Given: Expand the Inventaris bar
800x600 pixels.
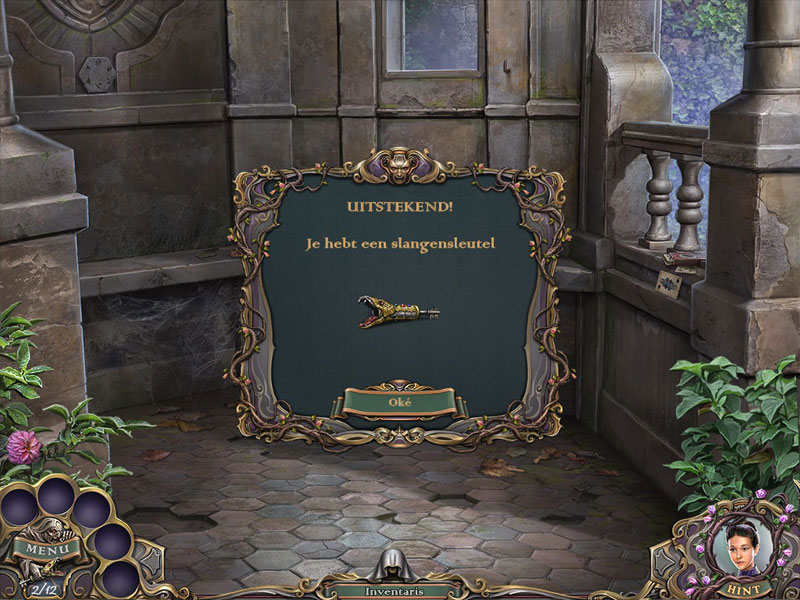Looking at the screenshot, I should pos(400,590).
